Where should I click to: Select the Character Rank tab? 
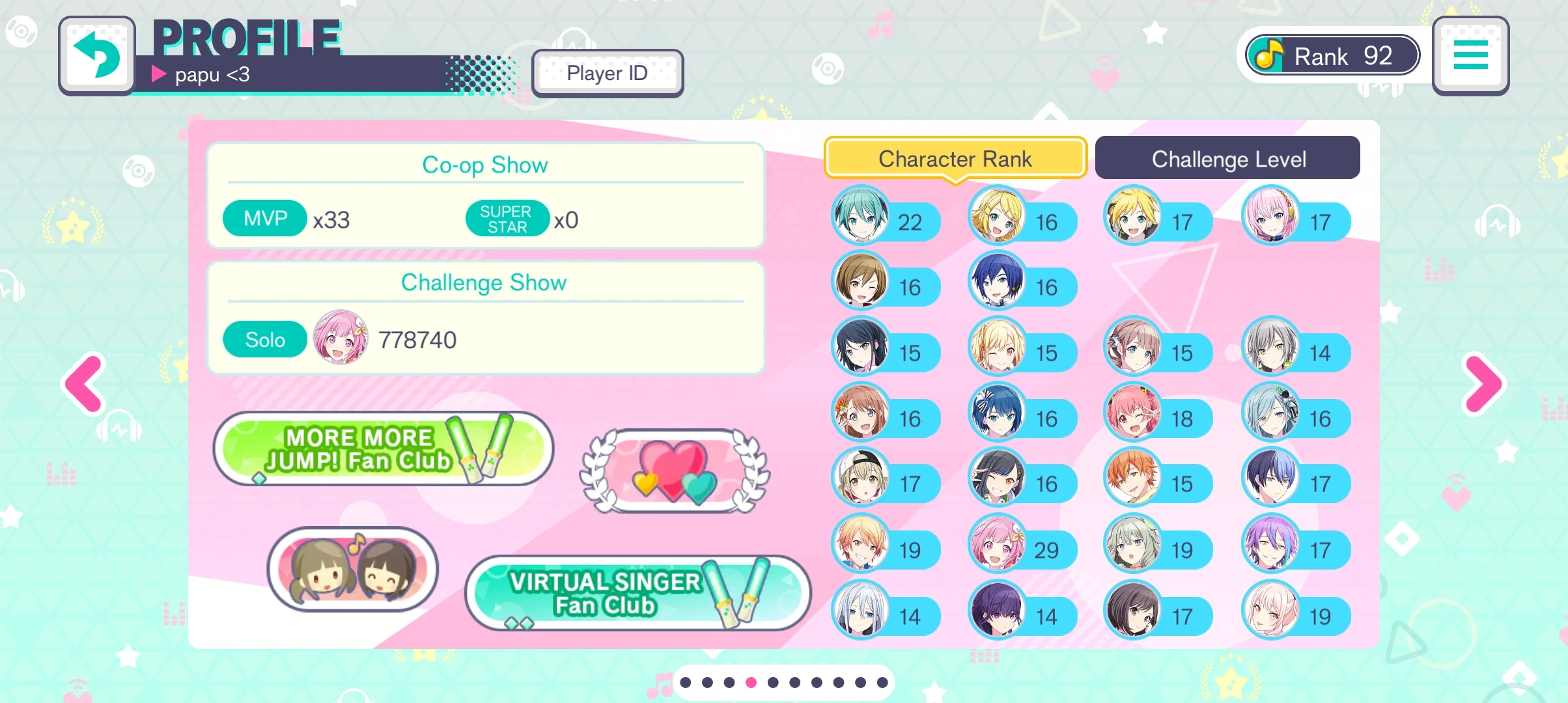click(955, 158)
